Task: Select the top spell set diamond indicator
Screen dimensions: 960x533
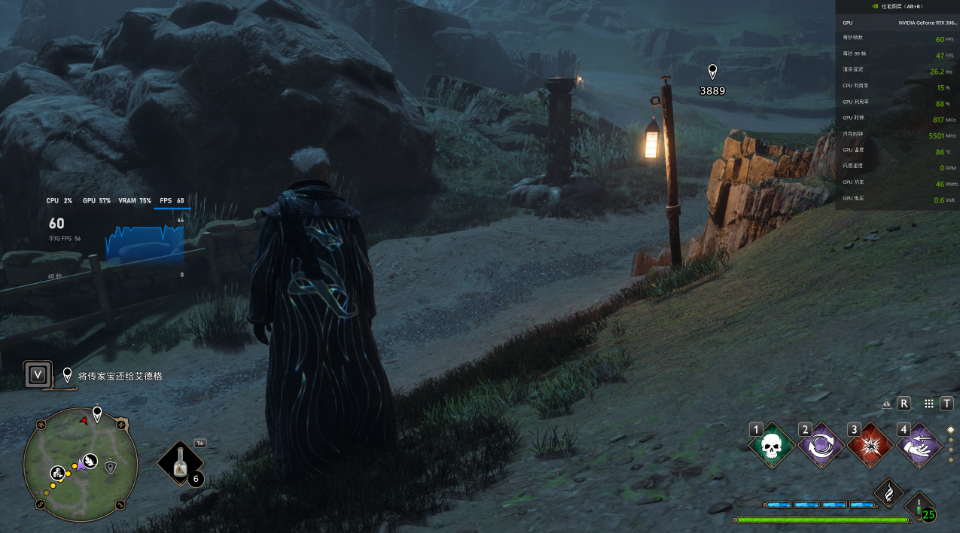Action: (x=950, y=430)
